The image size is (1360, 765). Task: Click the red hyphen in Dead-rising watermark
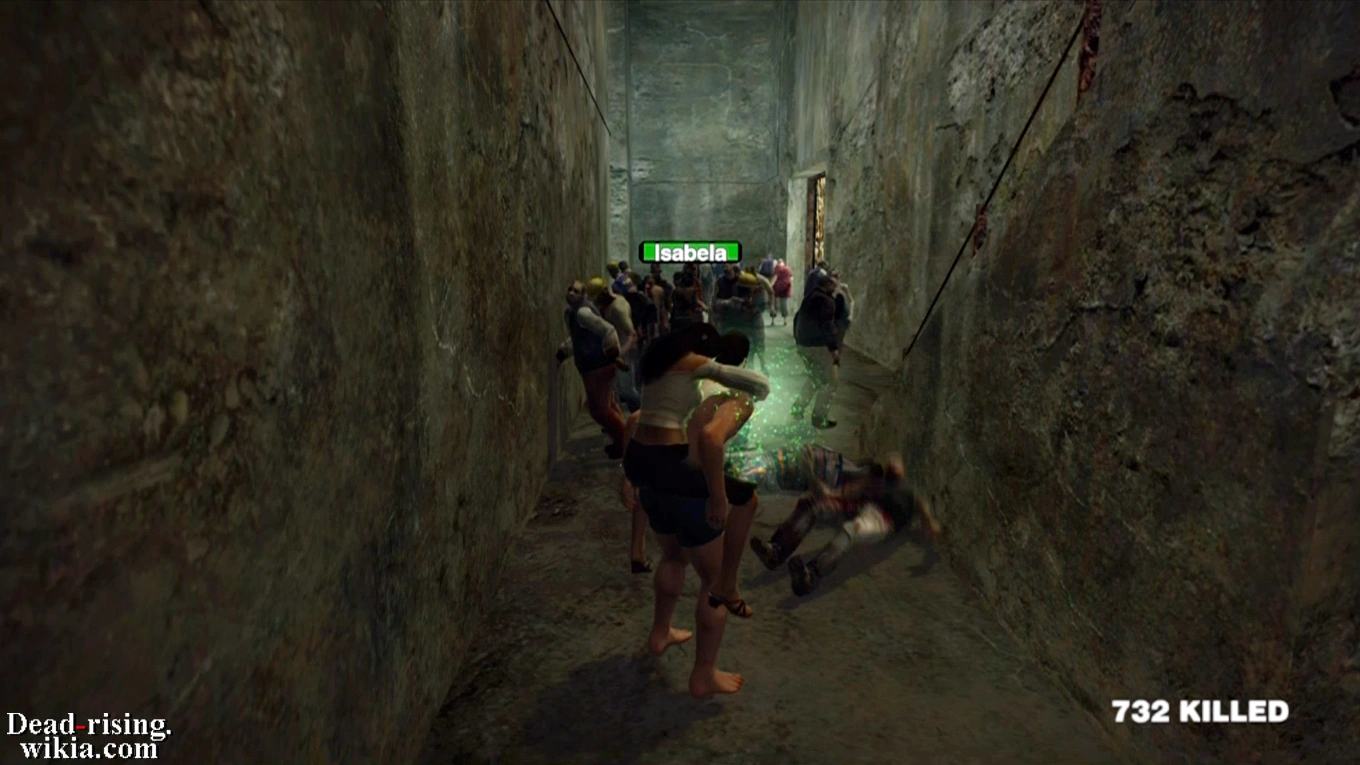click(x=80, y=727)
